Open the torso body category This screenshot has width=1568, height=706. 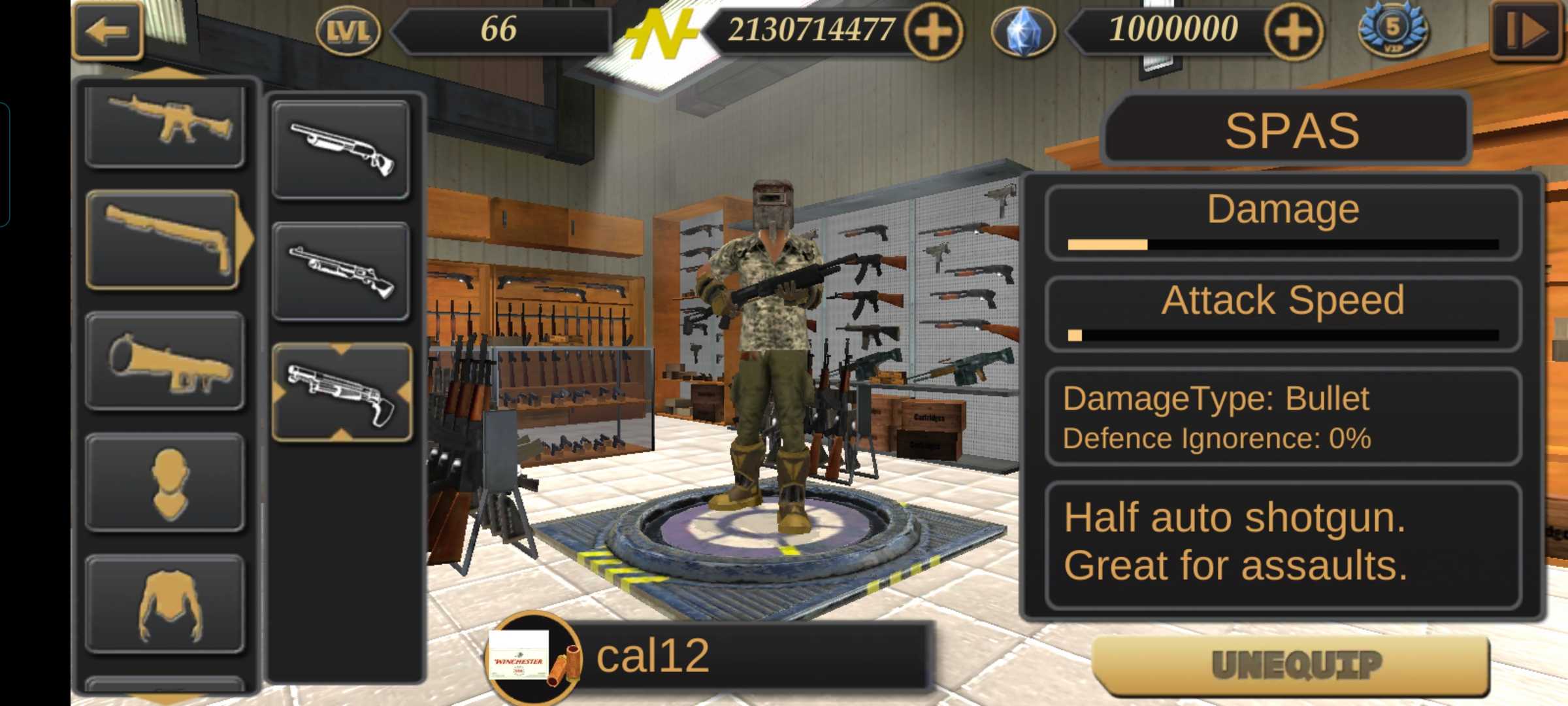click(x=165, y=604)
